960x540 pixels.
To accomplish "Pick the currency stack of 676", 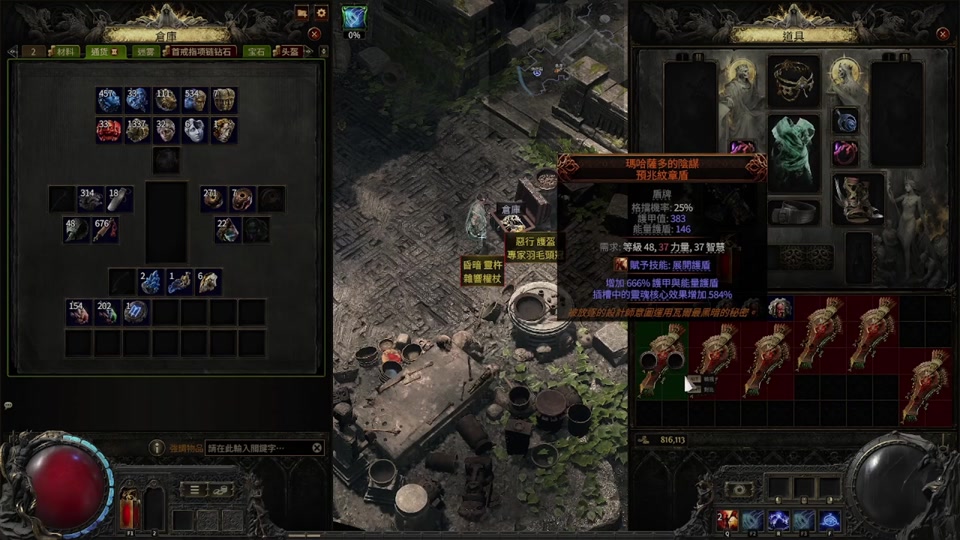I will point(106,229).
